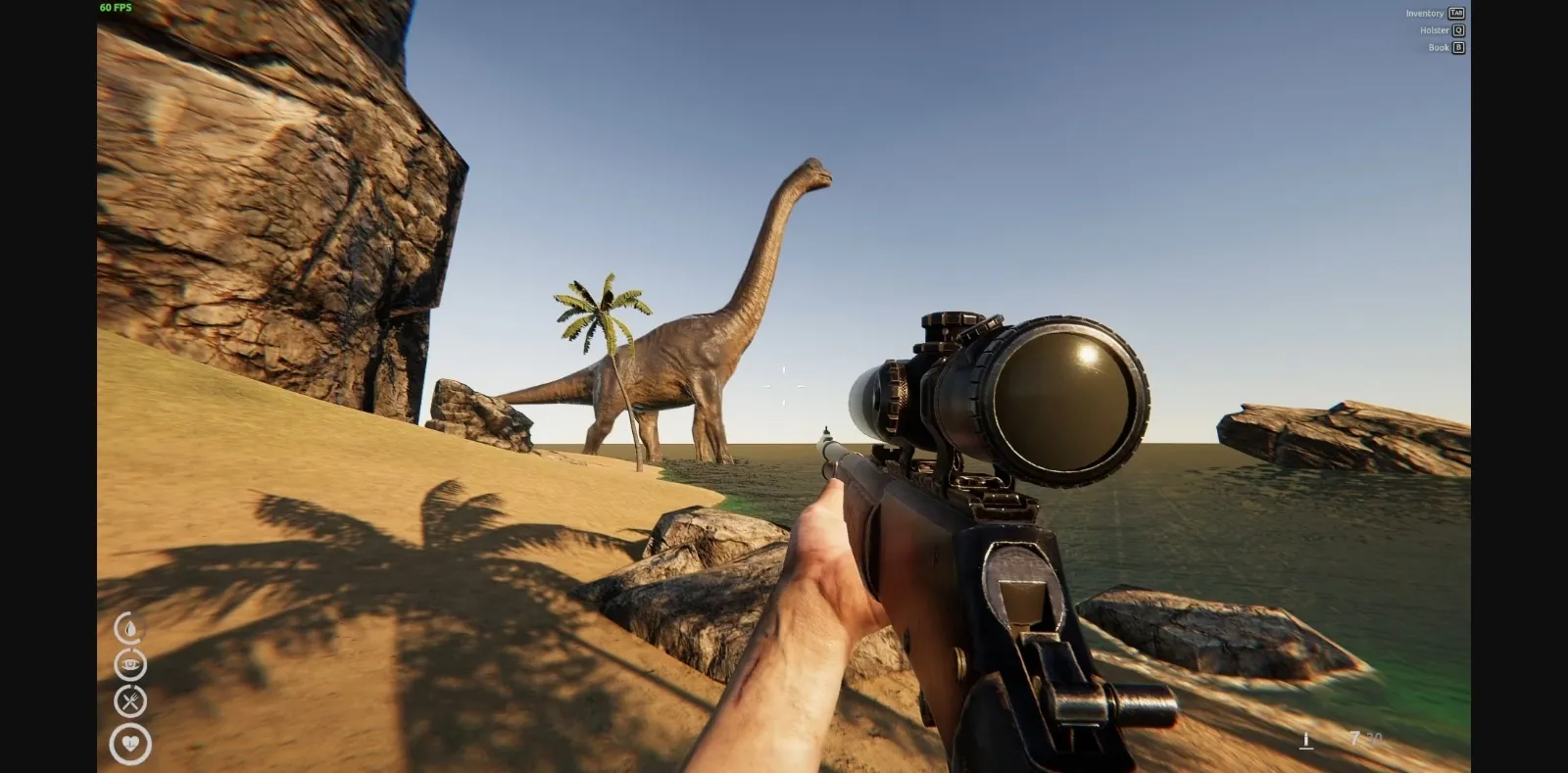Click the eye-shaped stat icon
The height and width of the screenshot is (773, 1568).
coord(128,664)
